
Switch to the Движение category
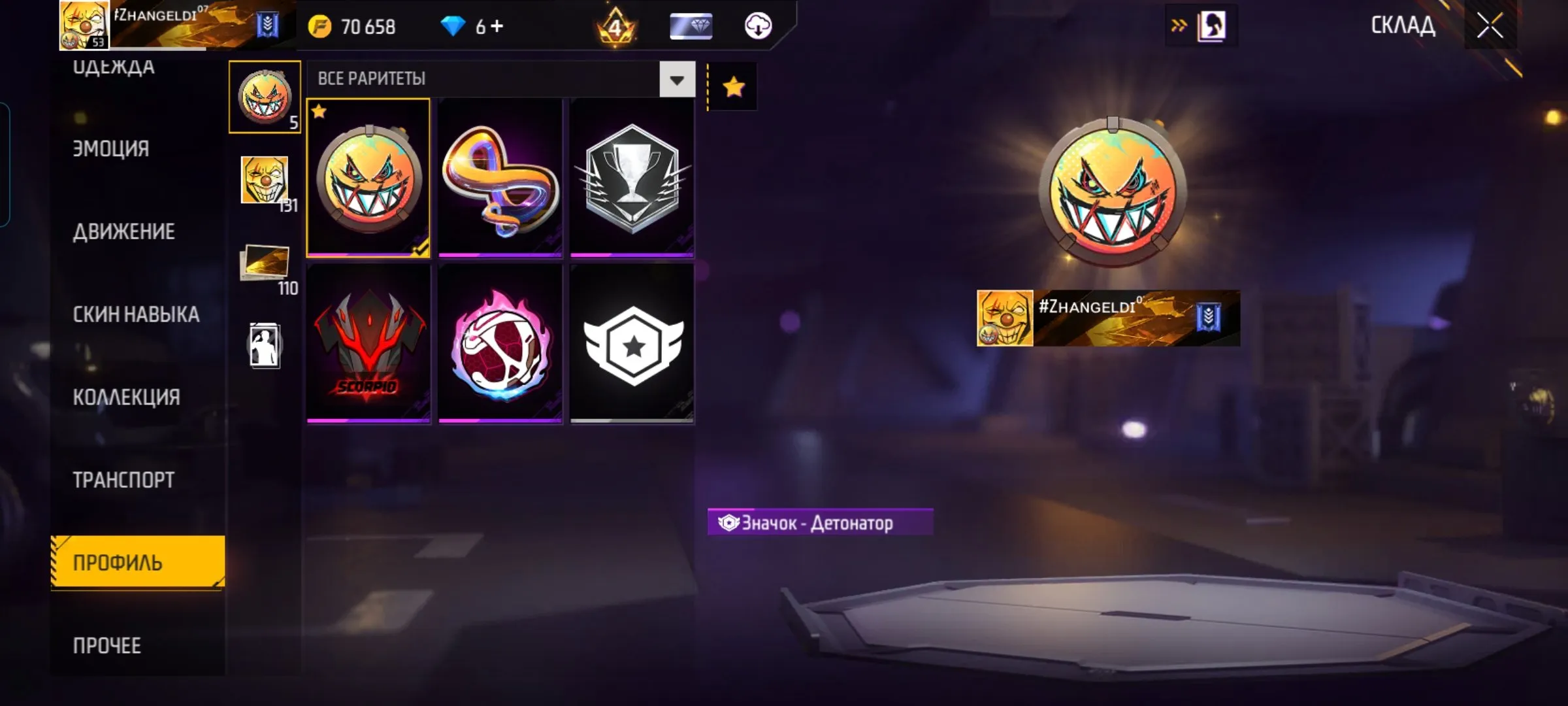coord(124,232)
